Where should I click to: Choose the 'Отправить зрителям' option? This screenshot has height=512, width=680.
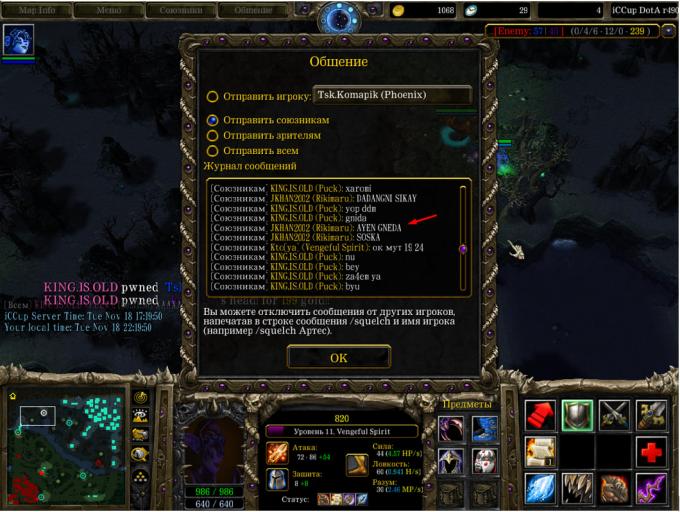212,135
